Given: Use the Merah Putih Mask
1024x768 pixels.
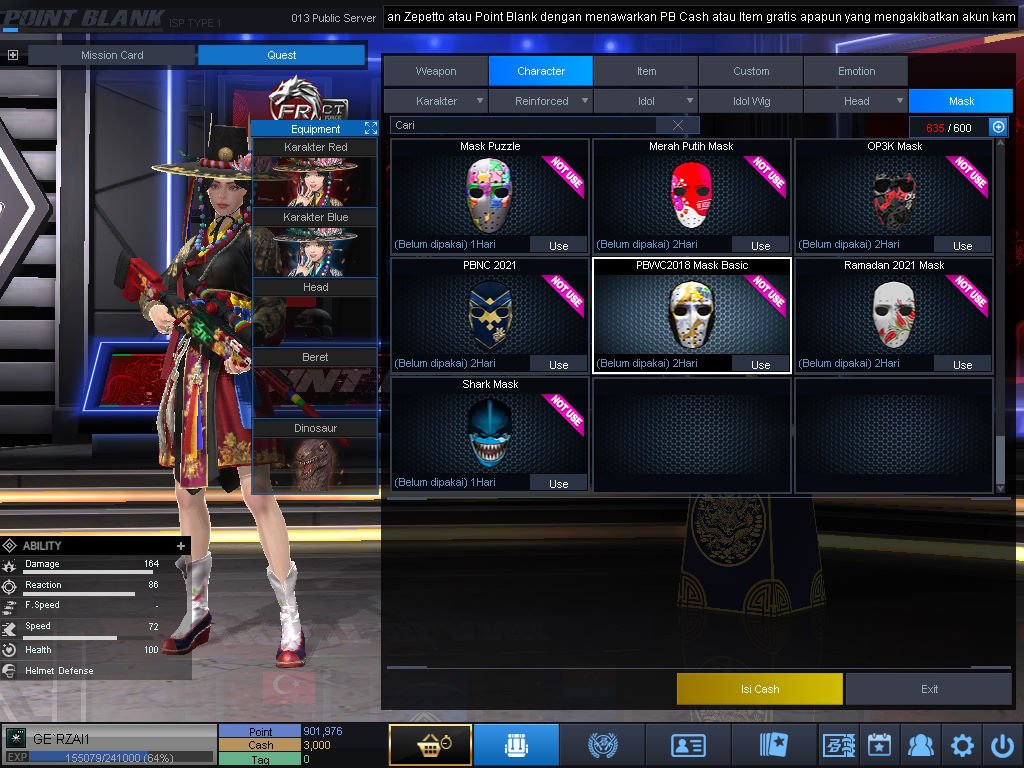Looking at the screenshot, I should (760, 245).
